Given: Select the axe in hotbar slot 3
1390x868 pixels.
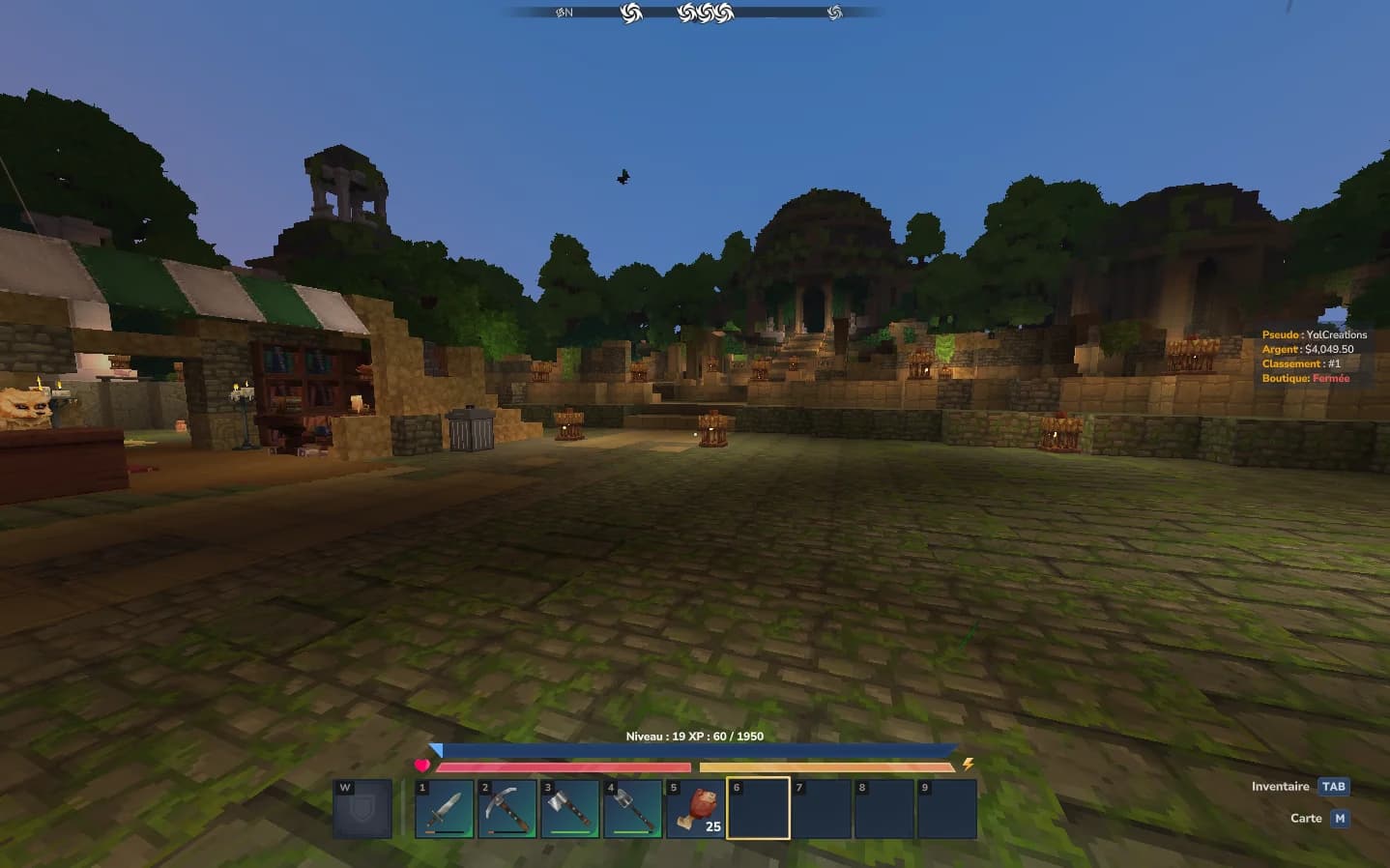Looking at the screenshot, I should coord(570,809).
